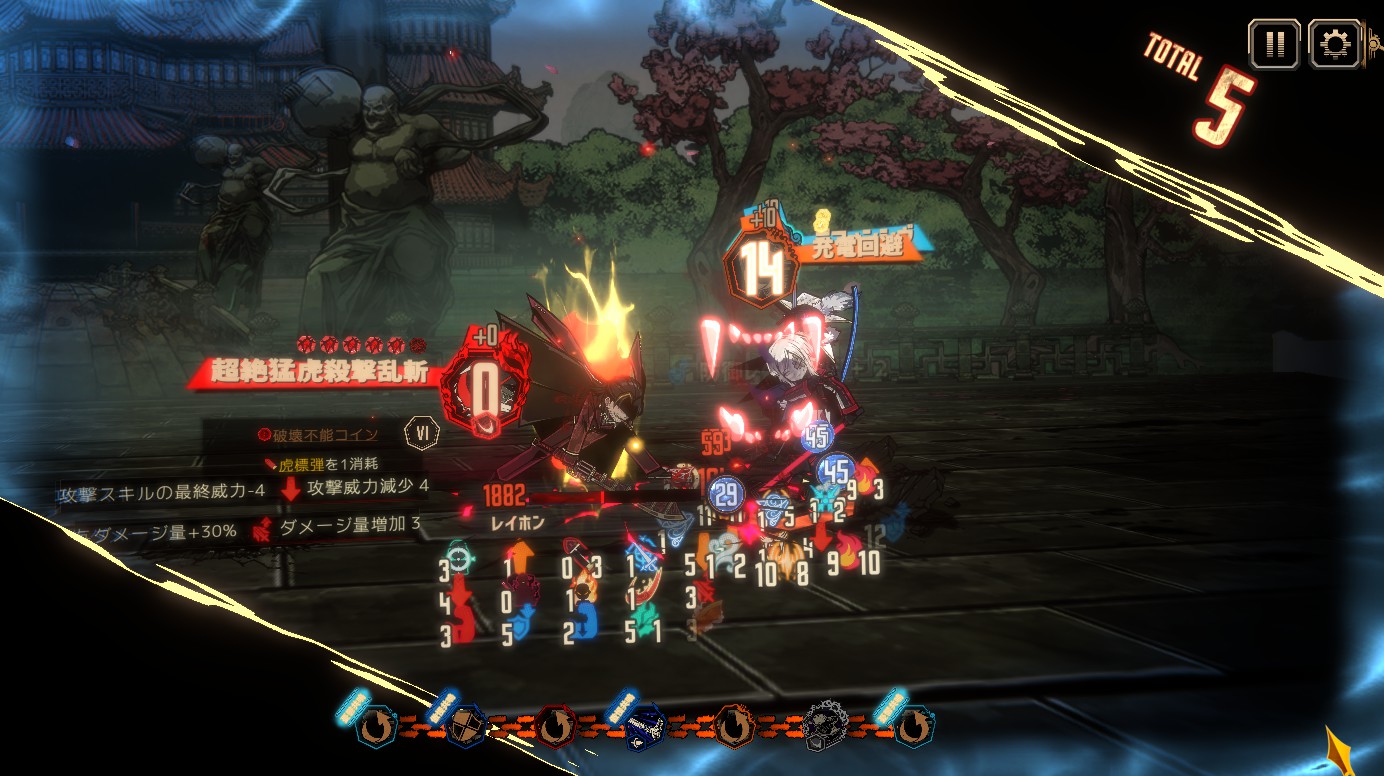Select the crossed shield skill in the chain
1384x776 pixels.
pos(466,728)
